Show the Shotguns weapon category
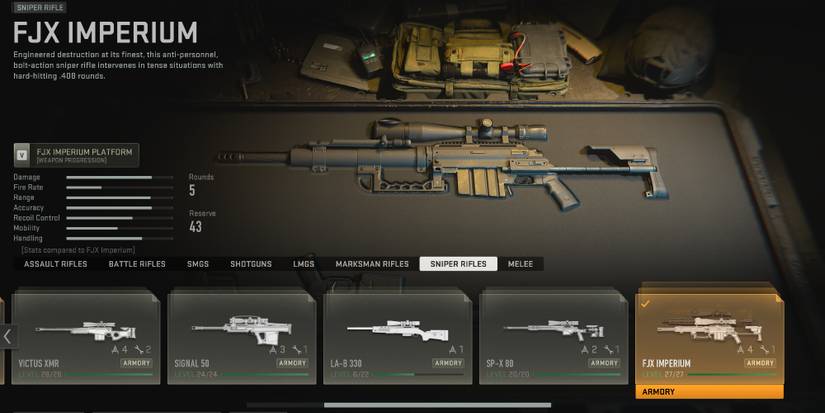Screen dimensions: 825x413 (251, 264)
